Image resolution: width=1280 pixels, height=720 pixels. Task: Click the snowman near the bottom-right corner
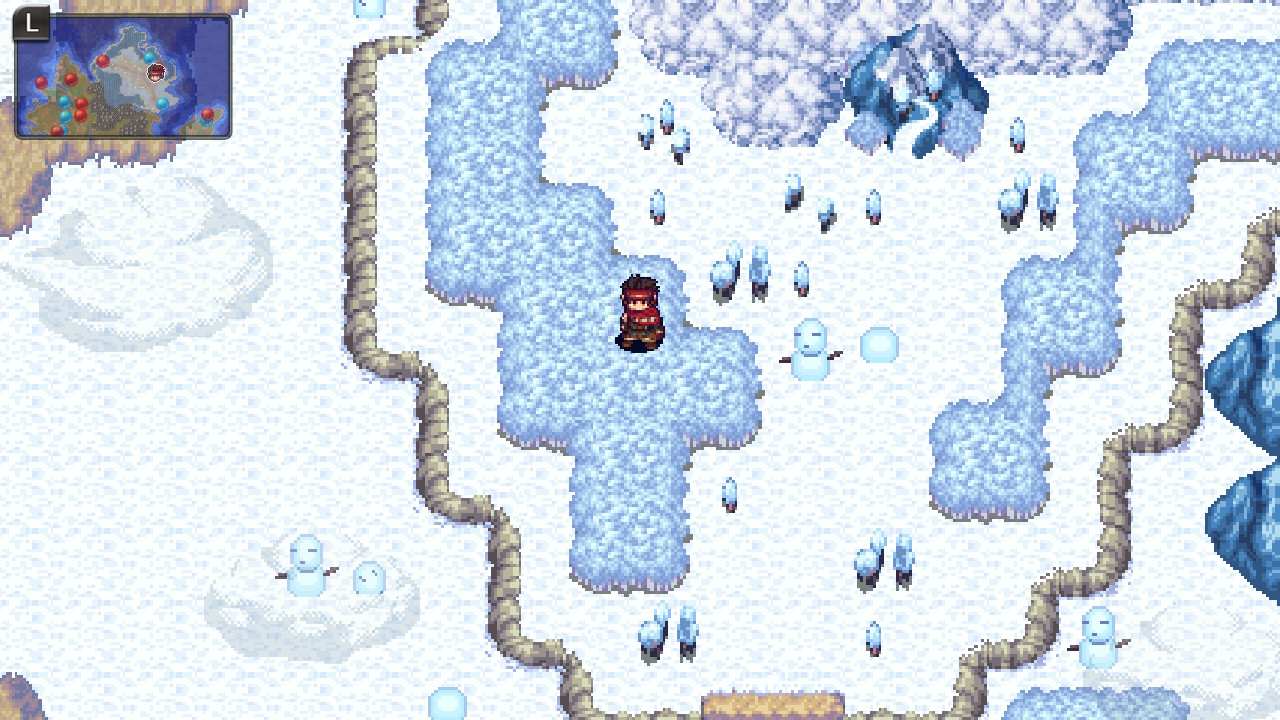(1098, 640)
